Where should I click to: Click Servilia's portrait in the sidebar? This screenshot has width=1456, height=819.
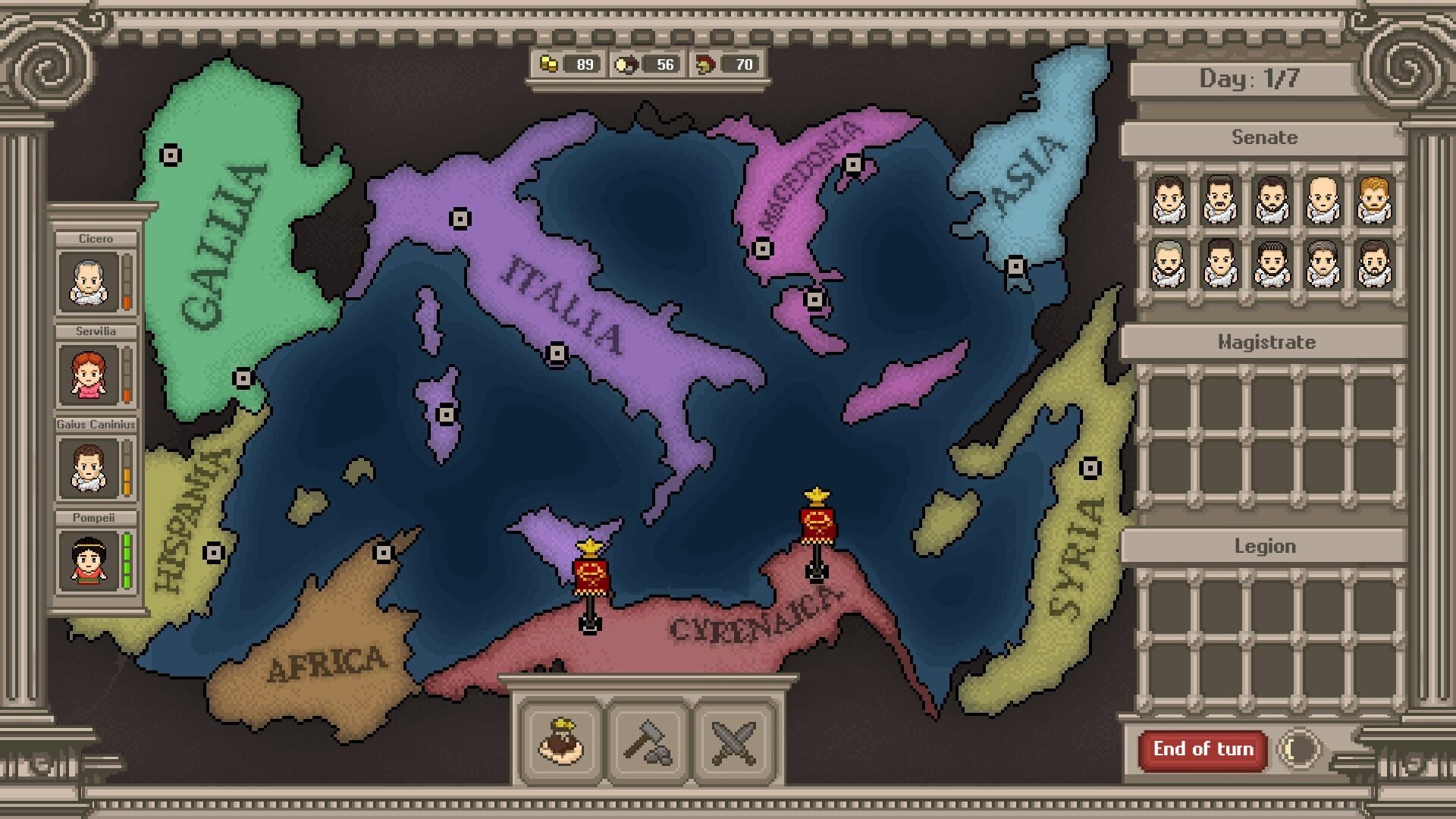click(88, 373)
